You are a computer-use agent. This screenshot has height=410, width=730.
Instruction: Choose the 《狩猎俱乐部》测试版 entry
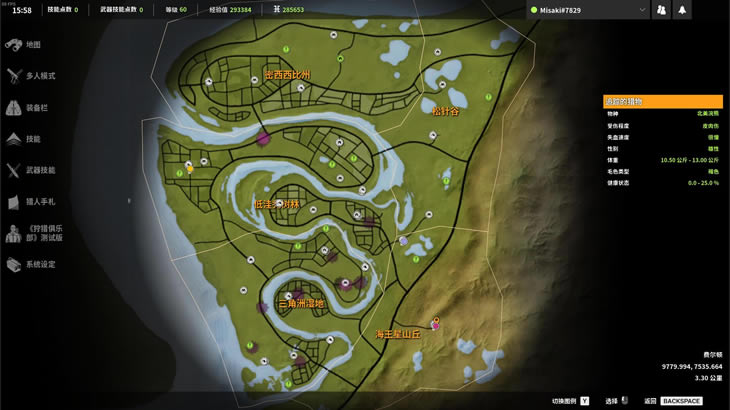[44, 233]
